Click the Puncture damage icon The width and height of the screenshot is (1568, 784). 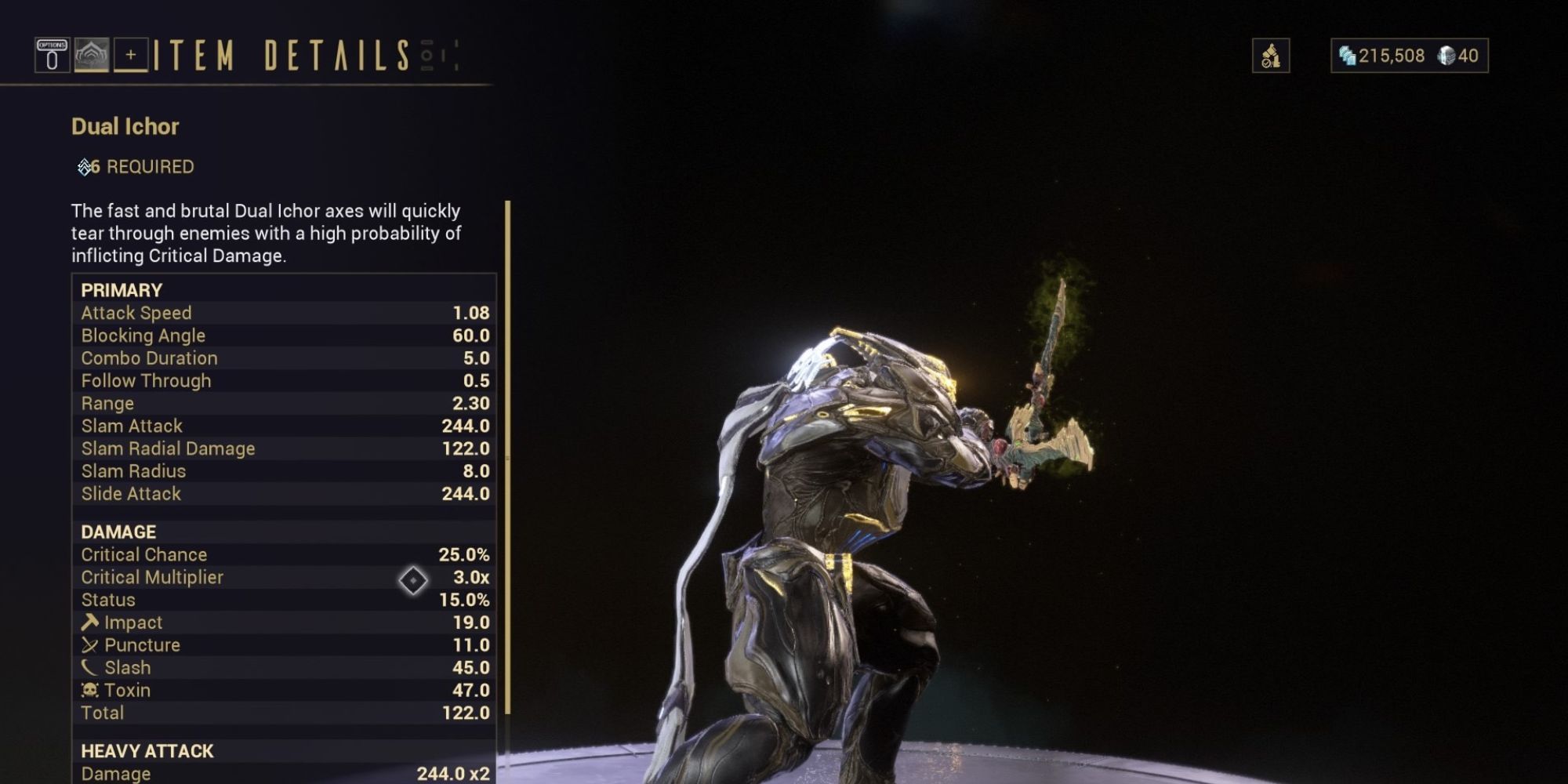coord(91,644)
